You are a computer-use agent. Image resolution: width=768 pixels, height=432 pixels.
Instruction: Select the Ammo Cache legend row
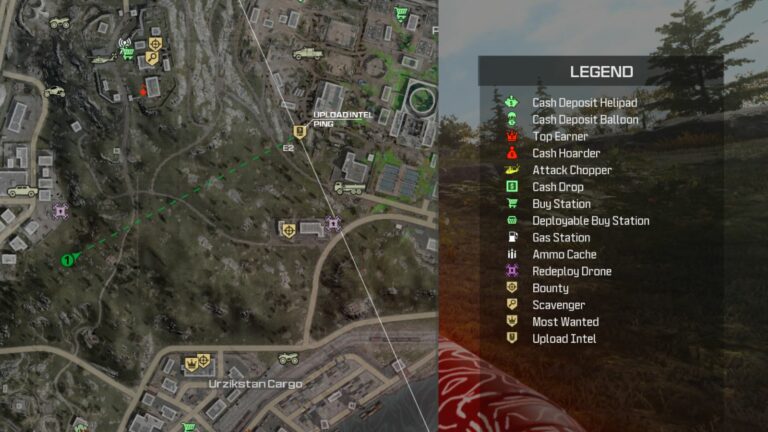[x=564, y=255]
